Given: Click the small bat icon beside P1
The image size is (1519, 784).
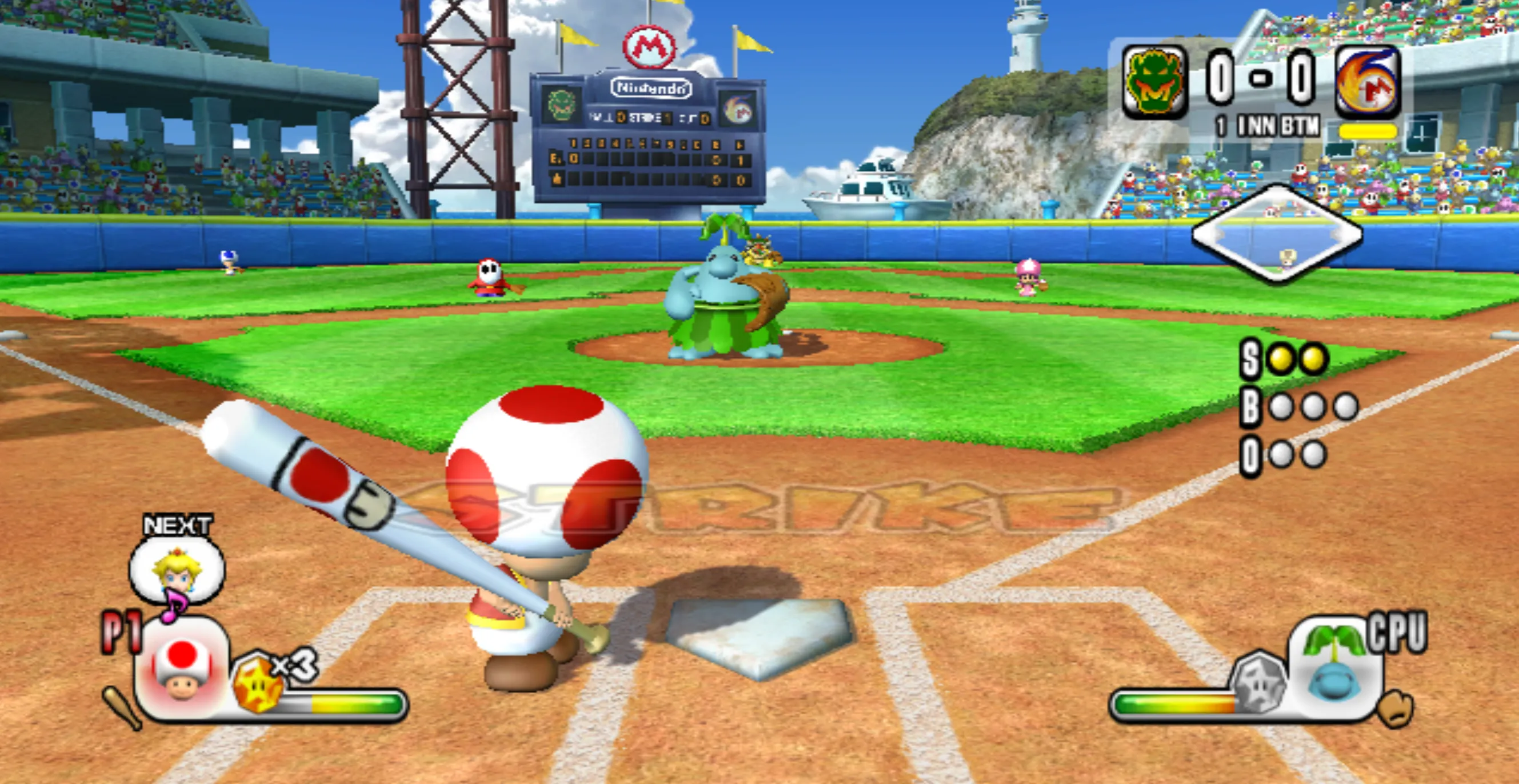Looking at the screenshot, I should pyautogui.click(x=123, y=707).
